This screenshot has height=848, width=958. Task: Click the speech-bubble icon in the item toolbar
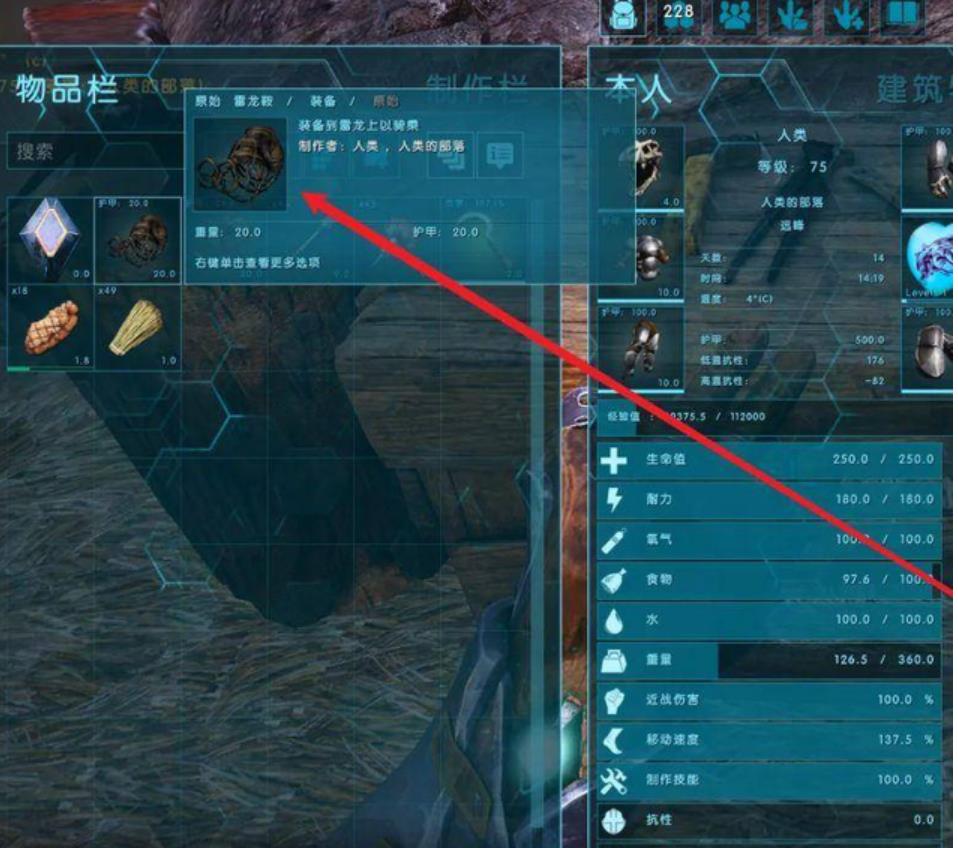(500, 155)
